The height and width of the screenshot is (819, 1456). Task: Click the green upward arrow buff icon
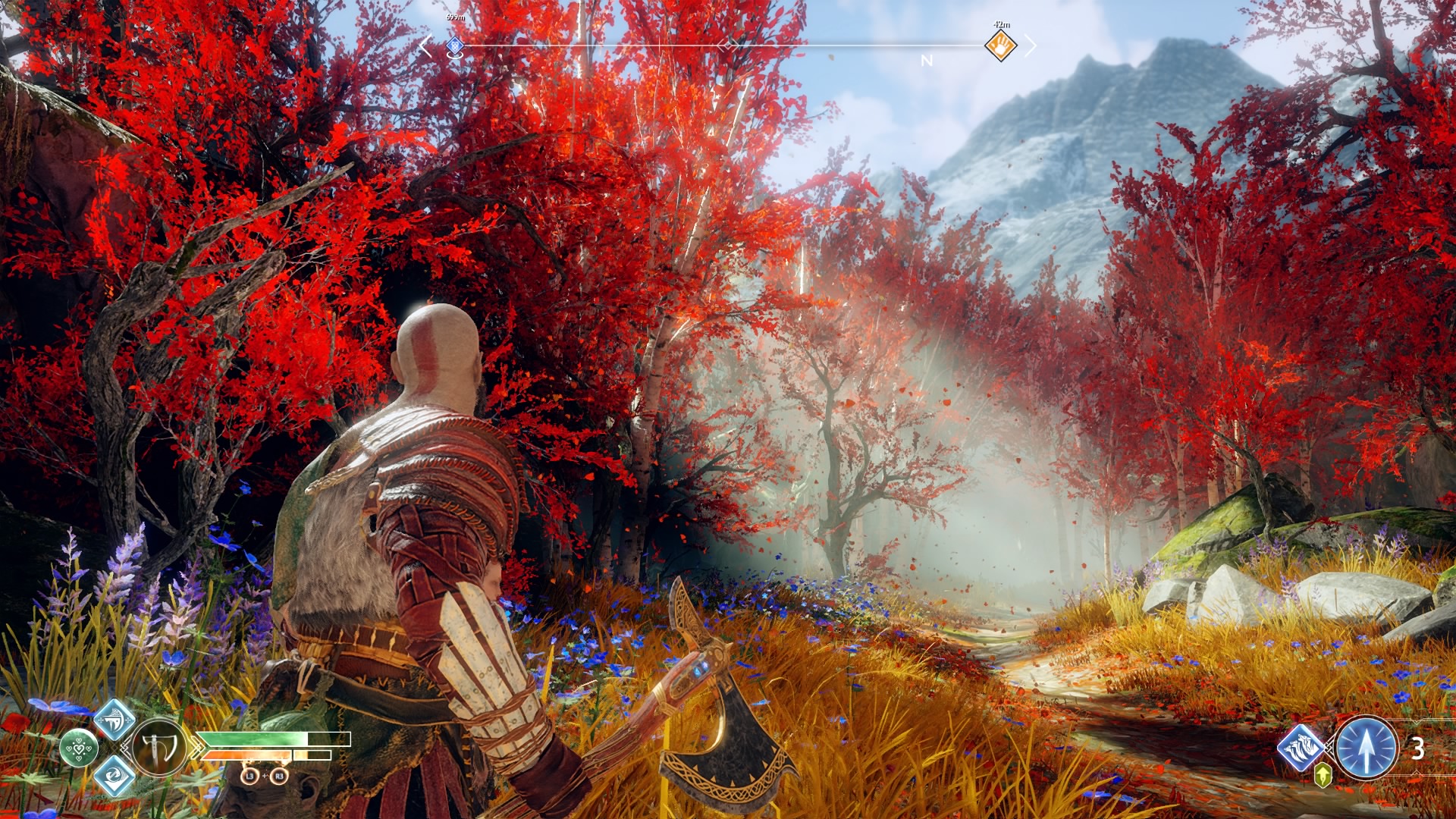pos(1323,775)
